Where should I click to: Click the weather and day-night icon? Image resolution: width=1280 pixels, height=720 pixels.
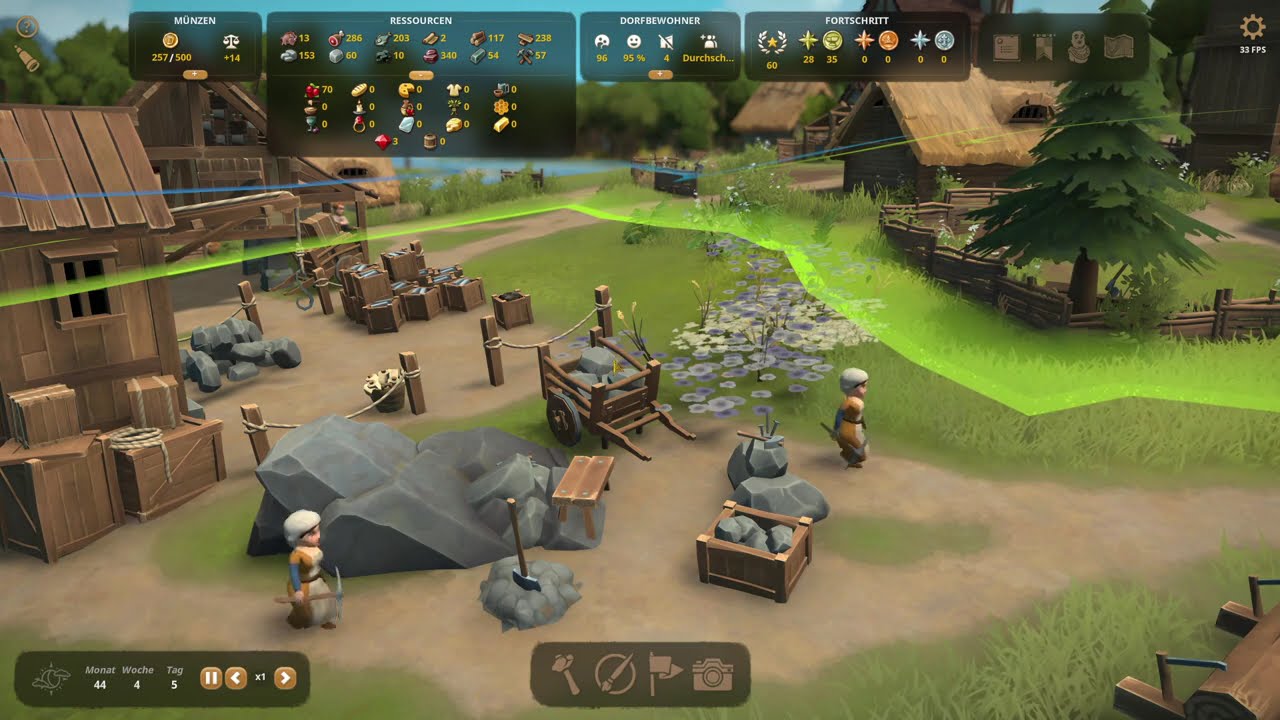(51, 679)
